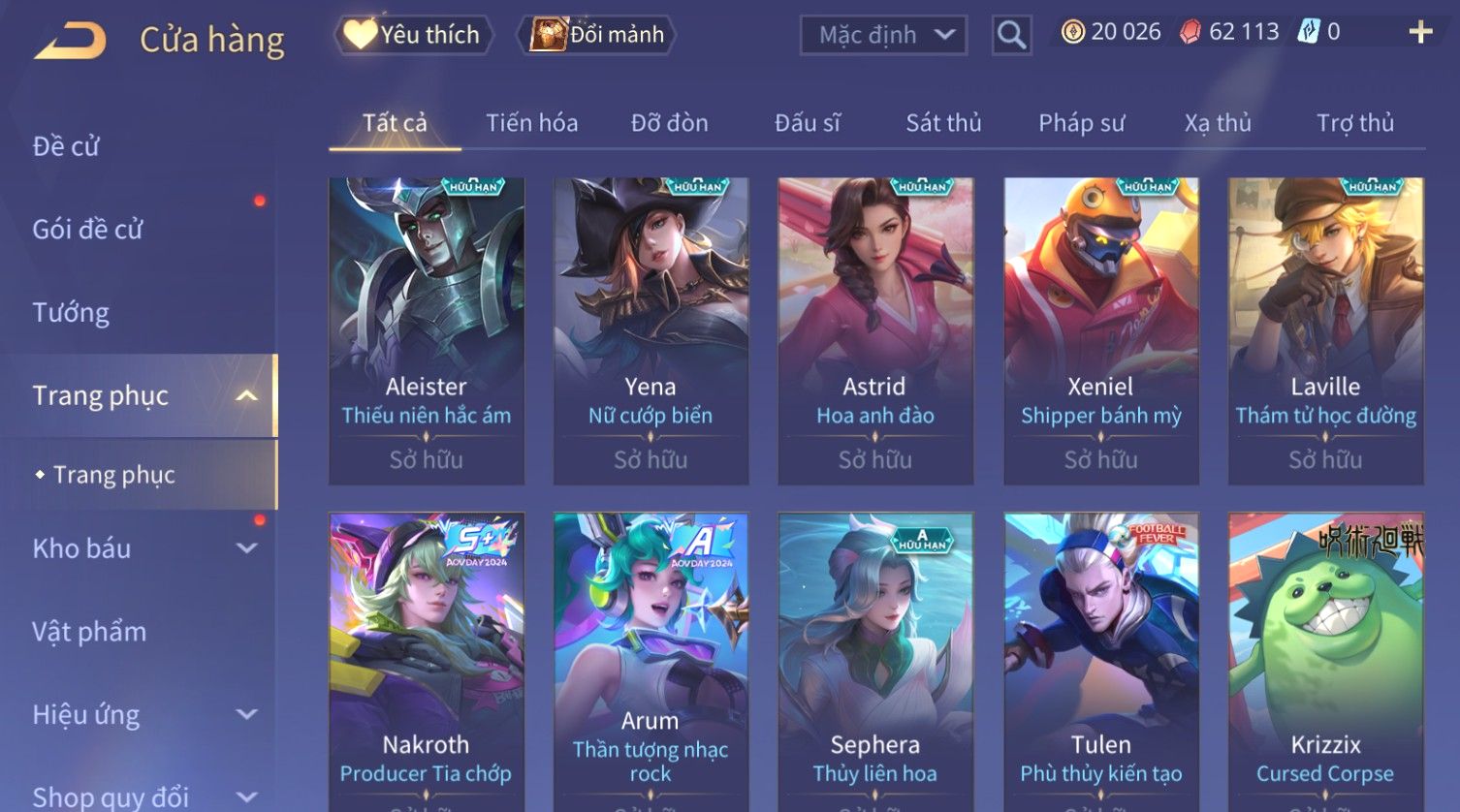Screen dimensions: 1460x812
Task: Show the Sát thủ skins tab
Action: coord(943,123)
